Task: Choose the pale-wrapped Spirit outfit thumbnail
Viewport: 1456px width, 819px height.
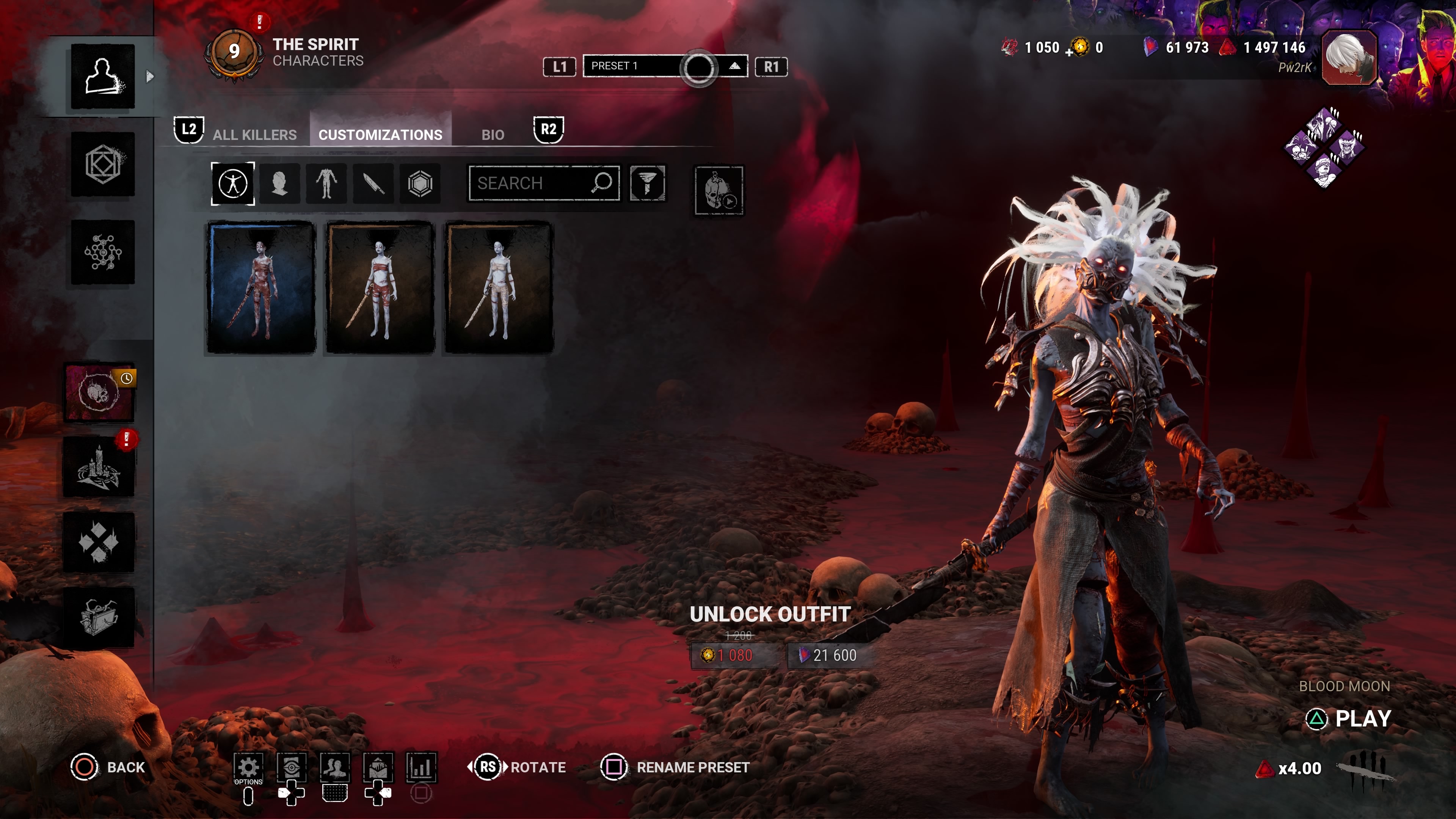Action: pyautogui.click(x=499, y=288)
